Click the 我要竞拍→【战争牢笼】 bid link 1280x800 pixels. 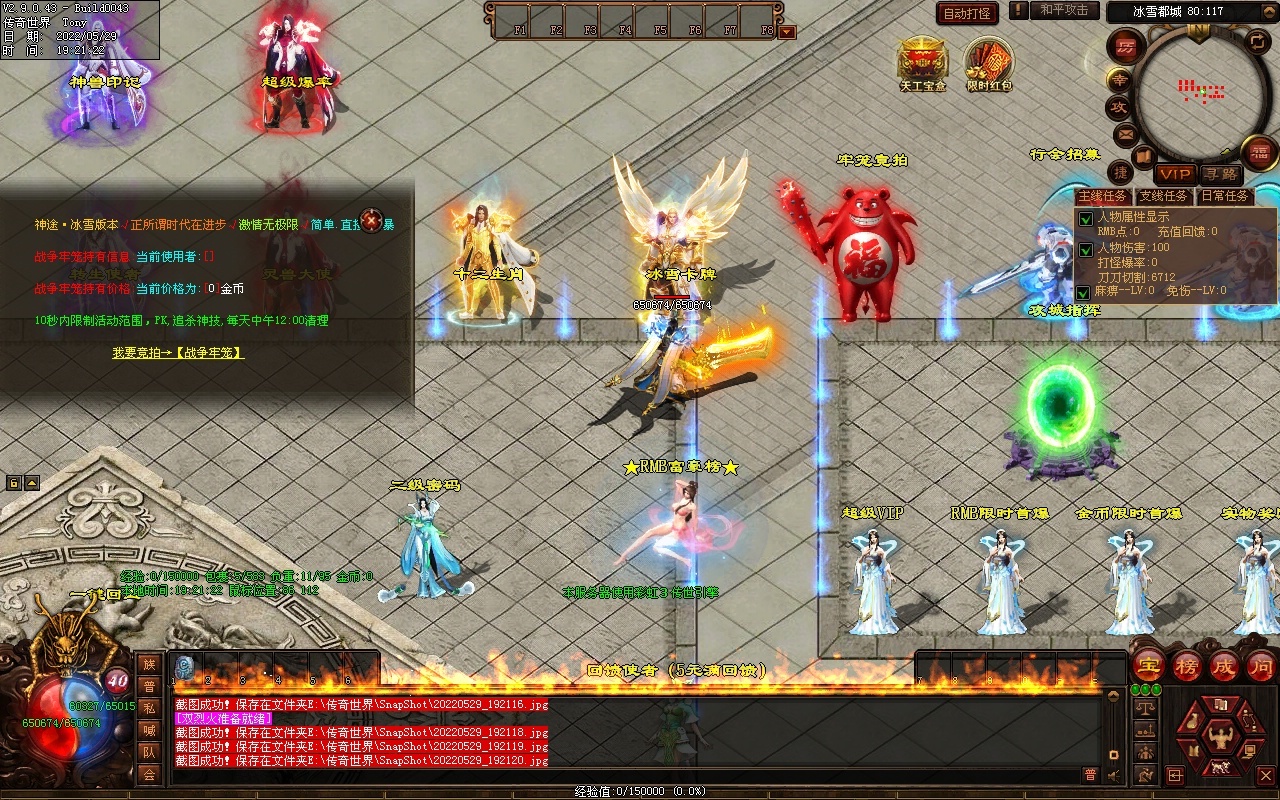pos(178,353)
